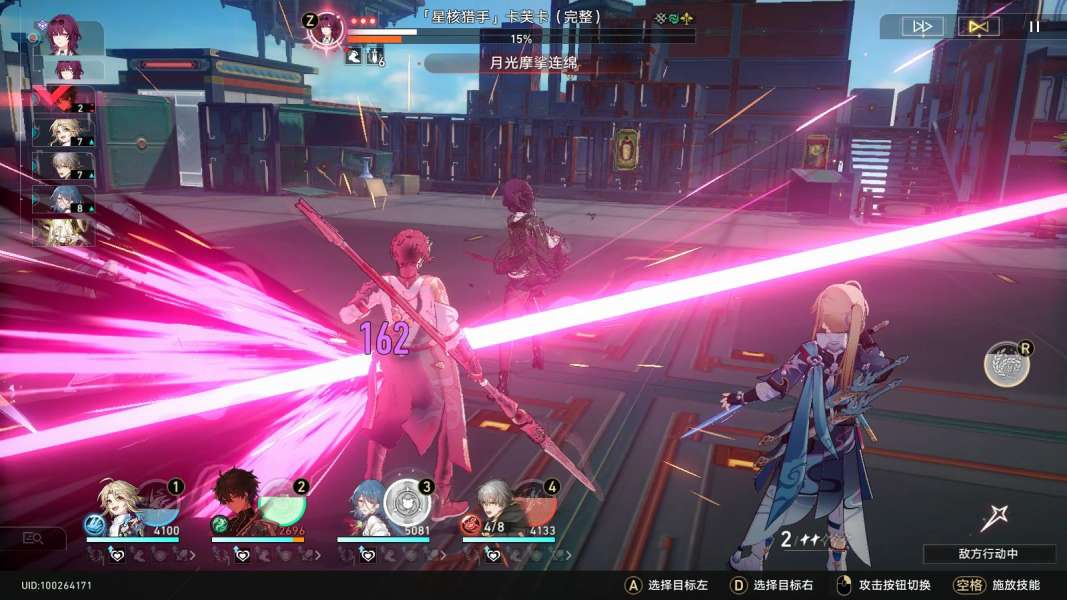
Task: Toggle the yellow auto-battle button
Action: click(x=978, y=27)
